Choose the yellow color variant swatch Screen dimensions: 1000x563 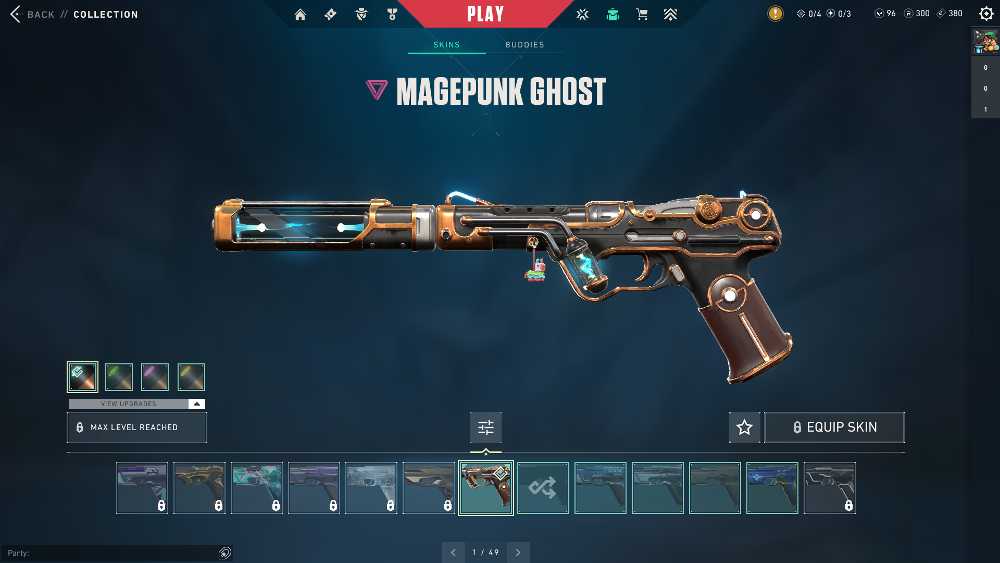(191, 377)
